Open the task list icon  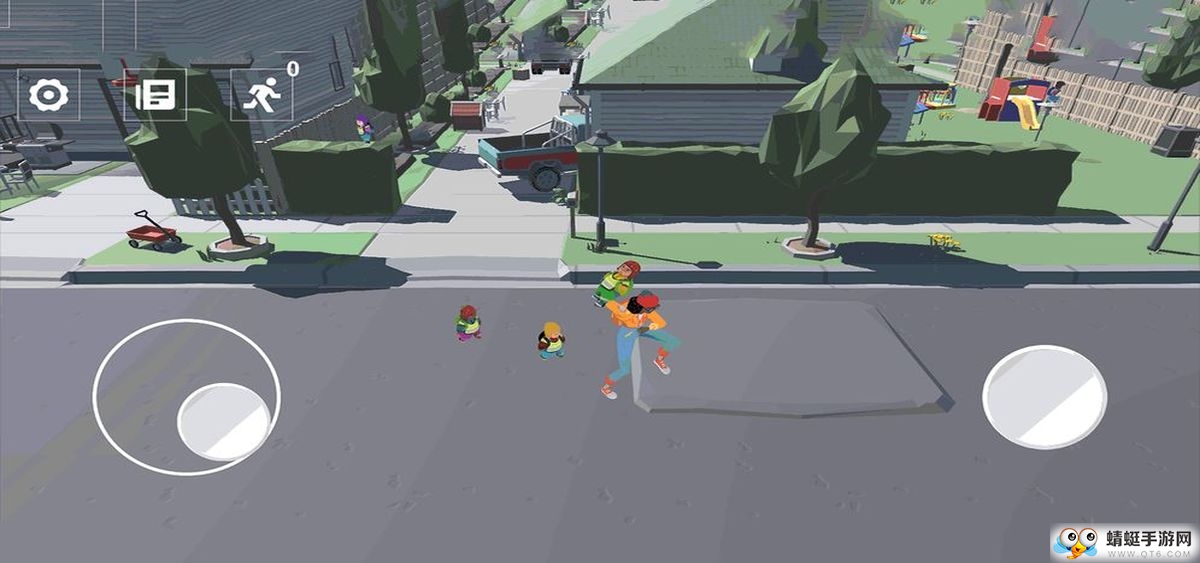pos(155,95)
